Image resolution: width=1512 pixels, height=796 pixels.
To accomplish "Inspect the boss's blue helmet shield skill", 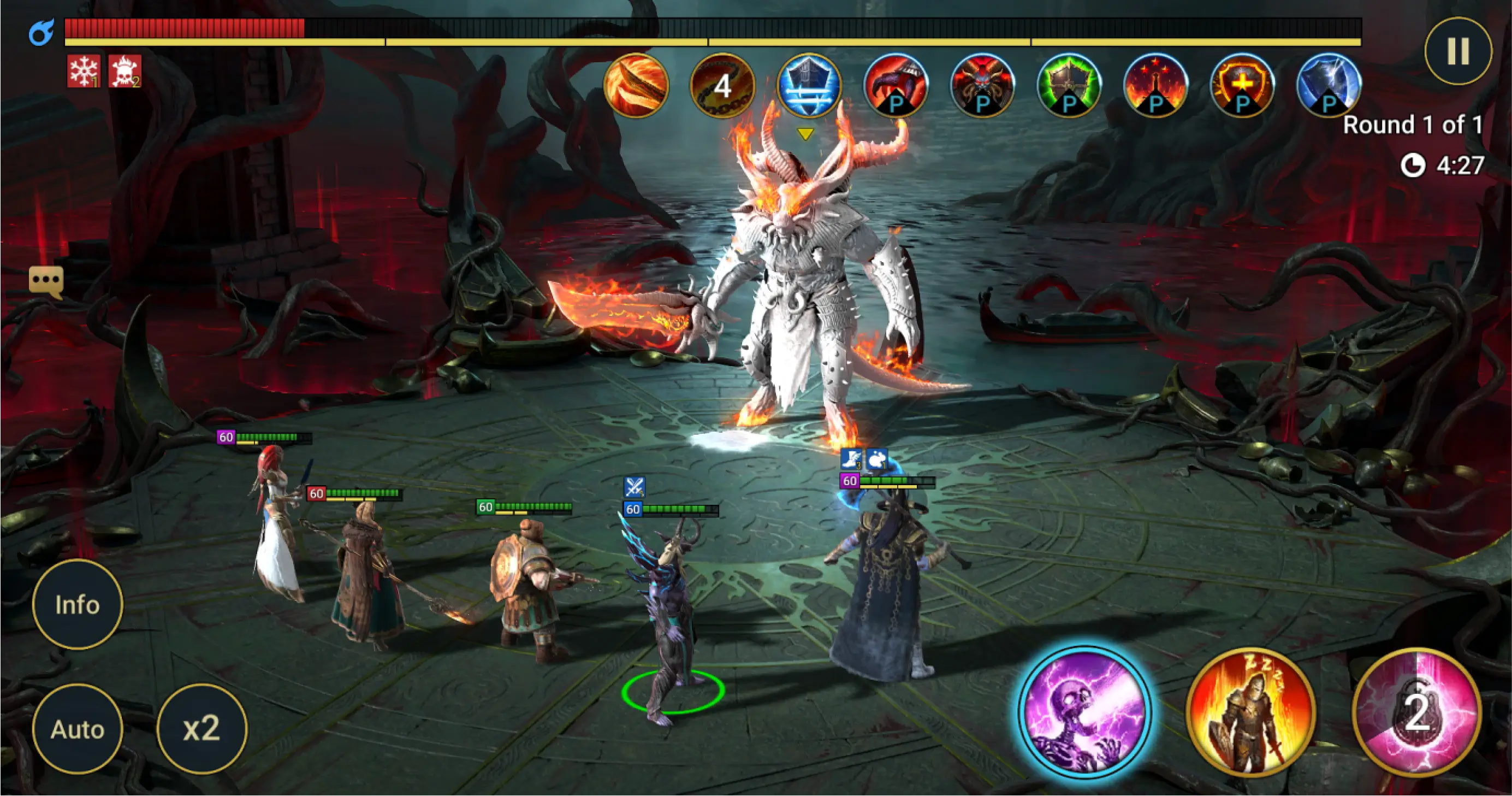I will tap(809, 86).
